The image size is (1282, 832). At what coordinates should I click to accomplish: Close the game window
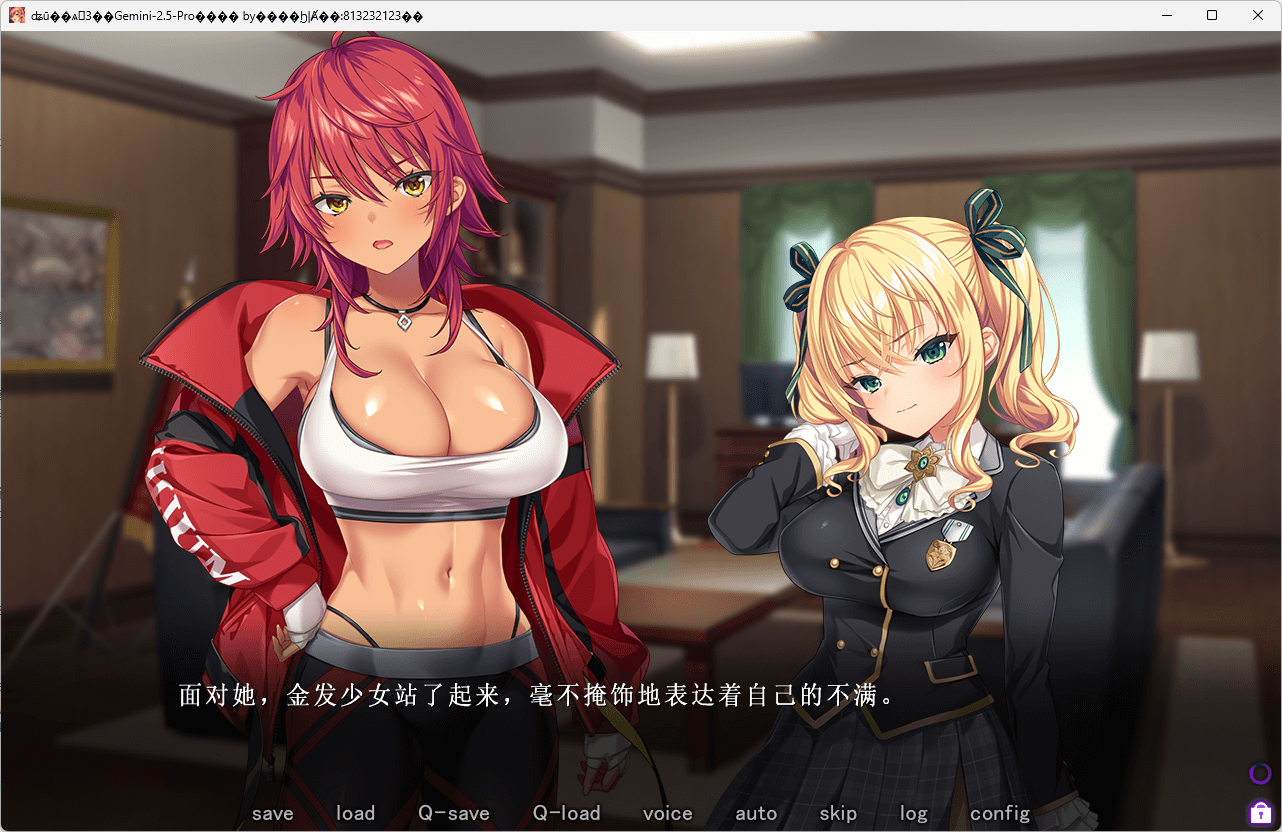point(1257,15)
